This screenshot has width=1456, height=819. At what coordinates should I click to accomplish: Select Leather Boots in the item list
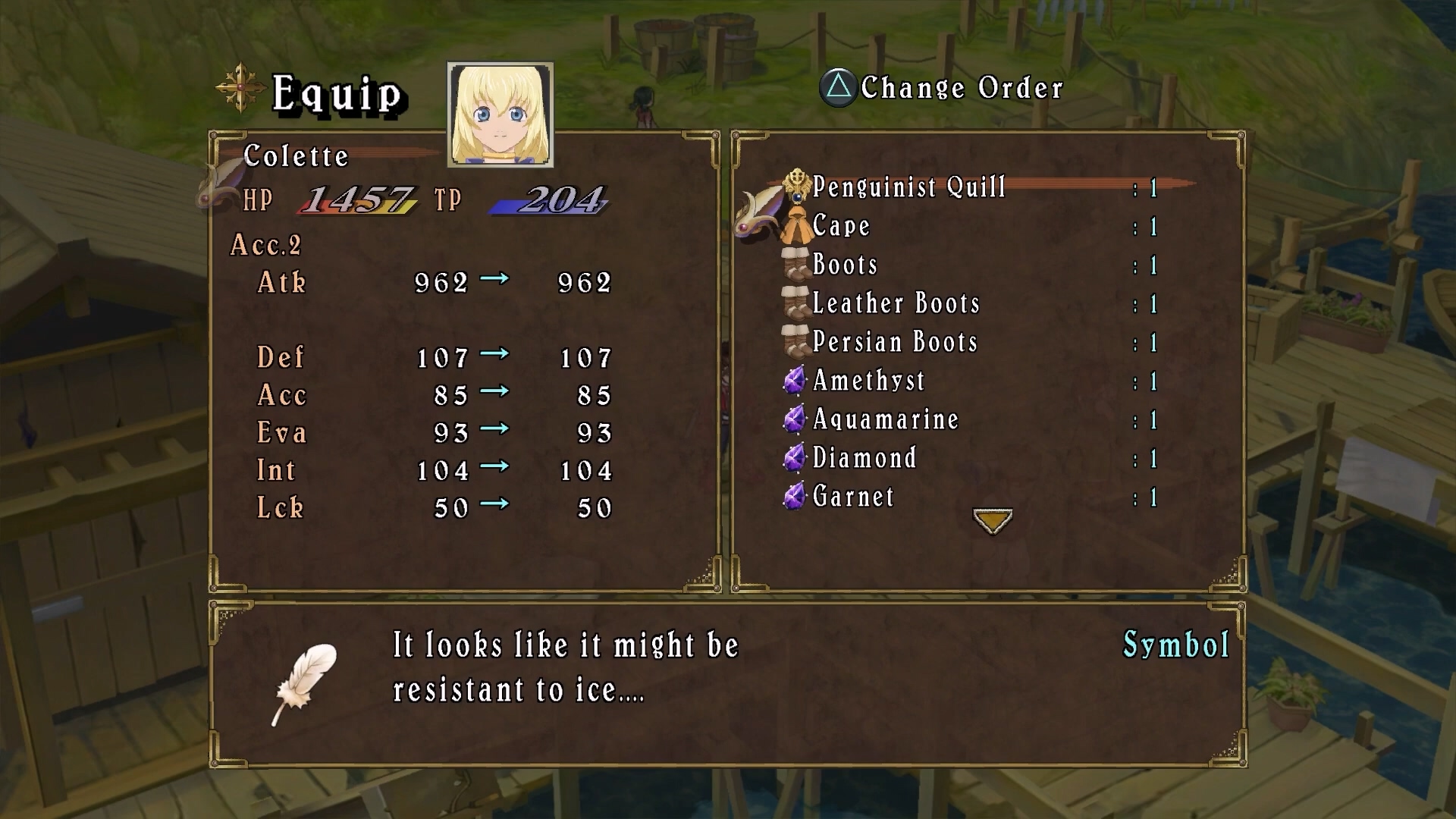[896, 303]
